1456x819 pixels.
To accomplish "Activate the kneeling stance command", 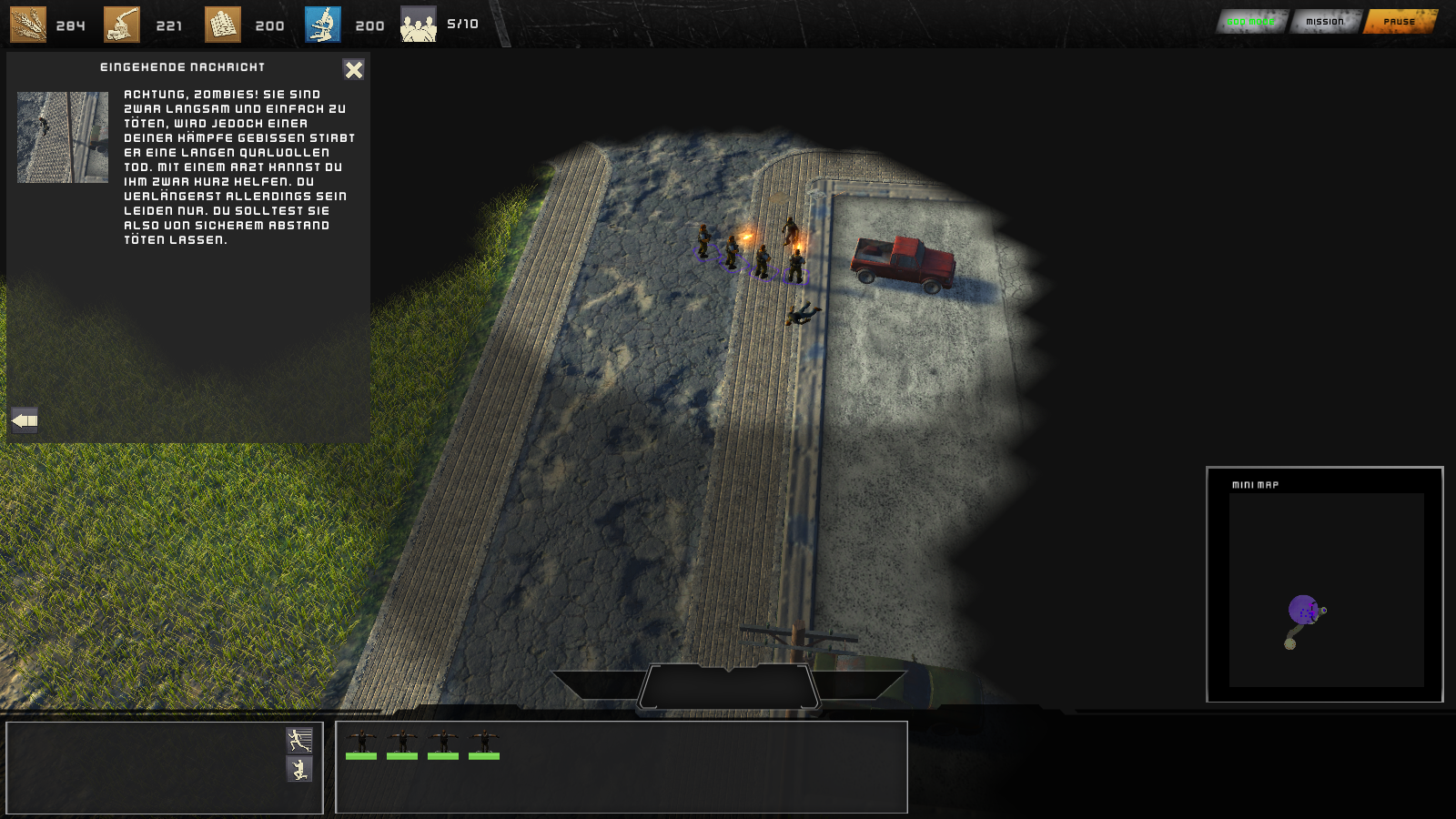I will tap(299, 770).
